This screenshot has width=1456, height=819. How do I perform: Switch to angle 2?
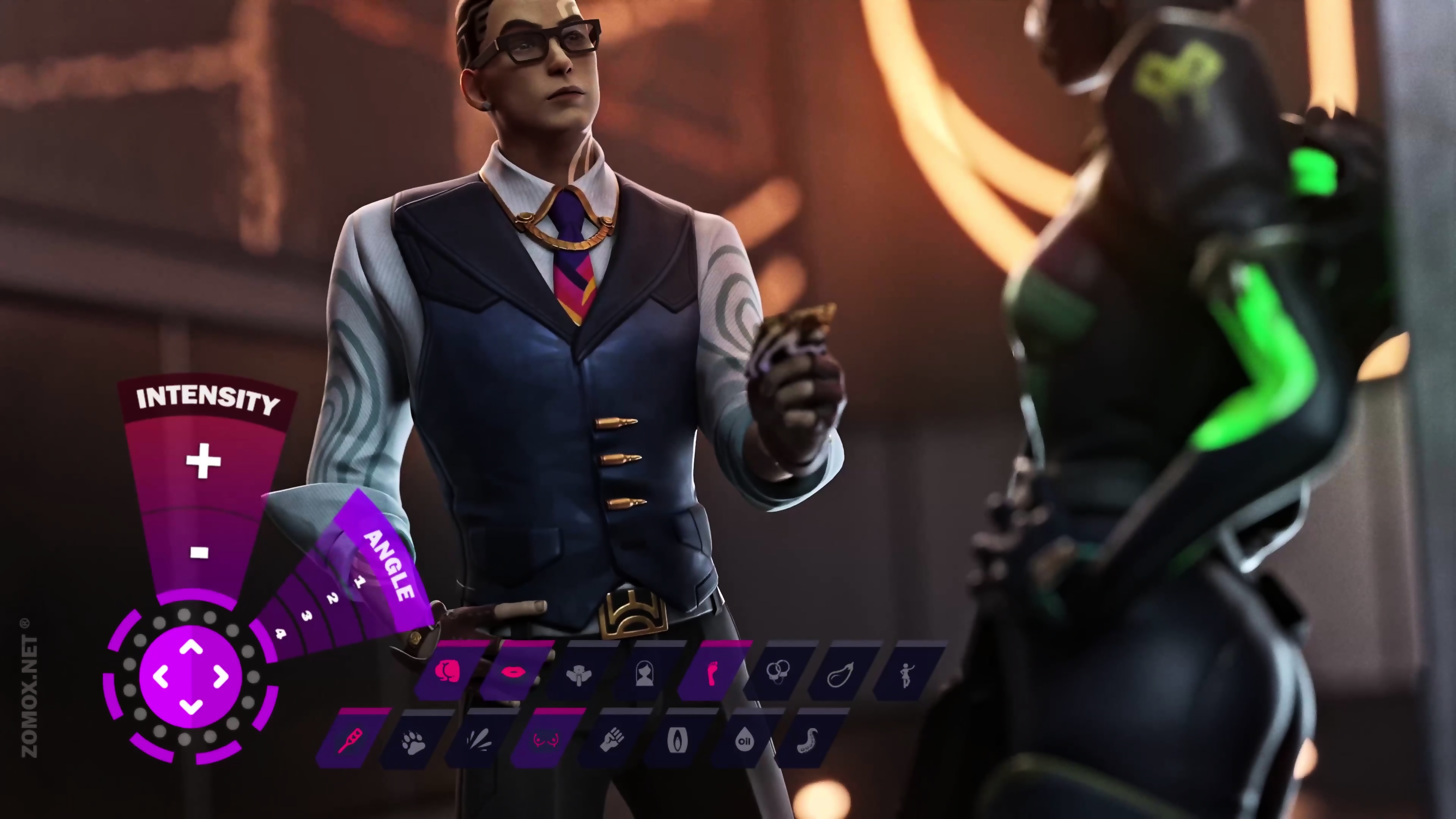(x=333, y=598)
